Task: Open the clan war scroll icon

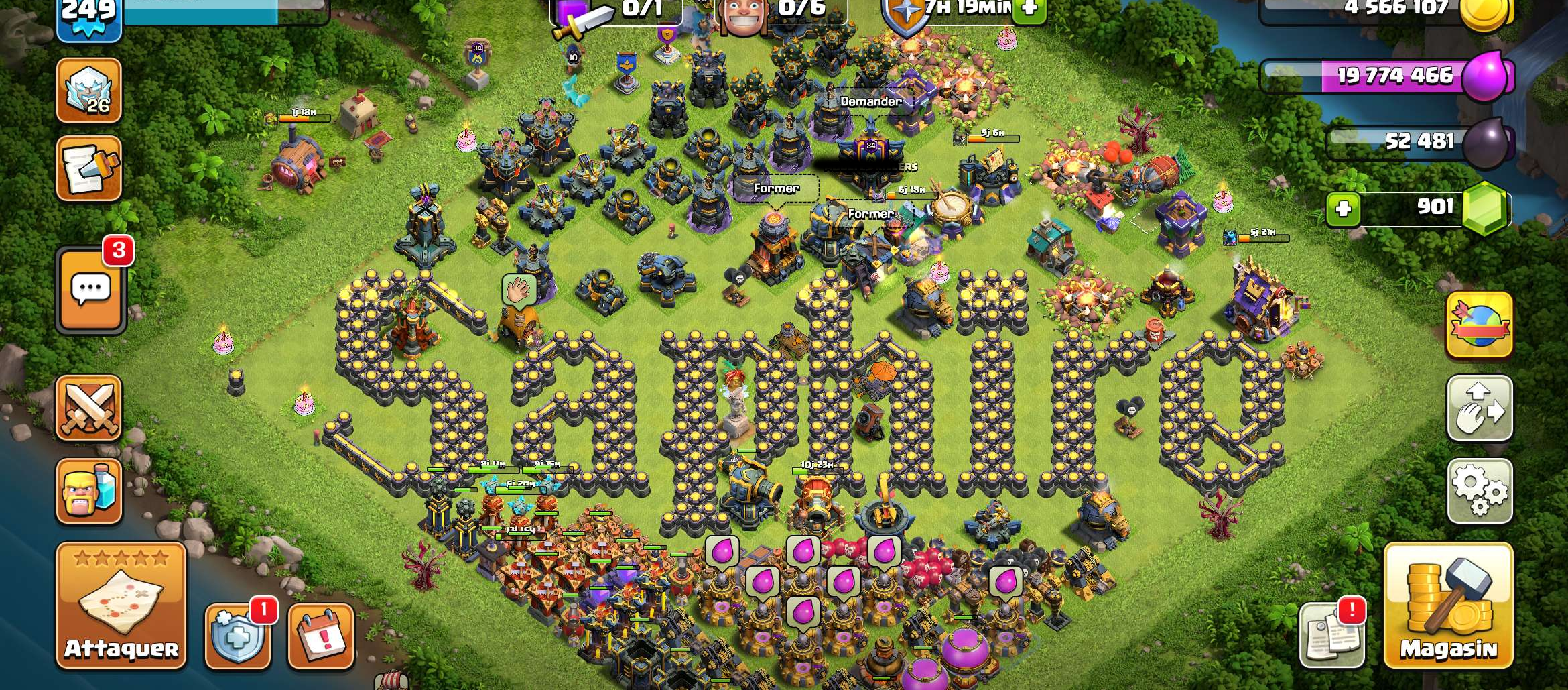Action: click(x=89, y=168)
